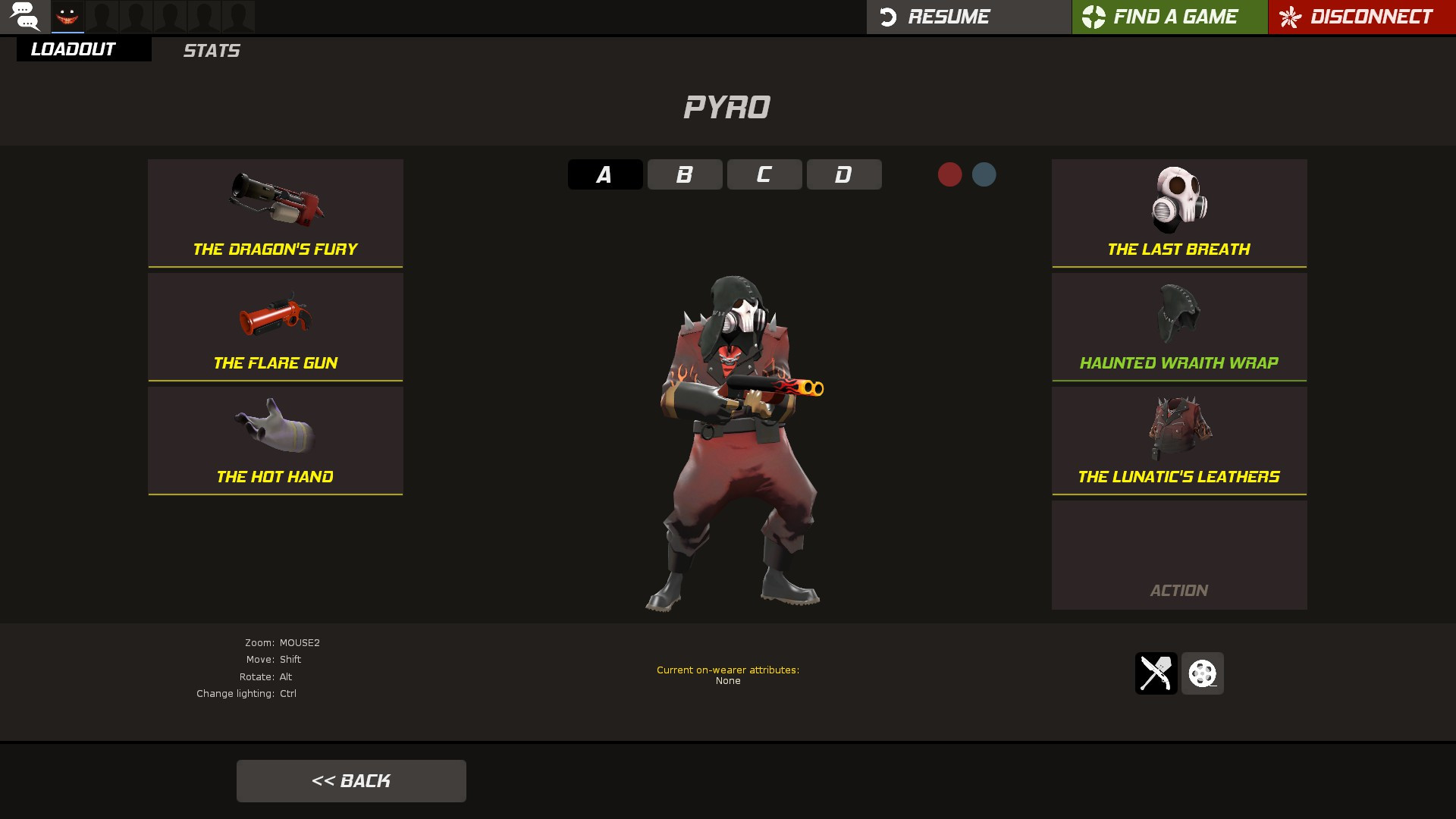This screenshot has height=819, width=1456.
Task: Select an empty class slot next to Pyro
Action: (x=101, y=17)
